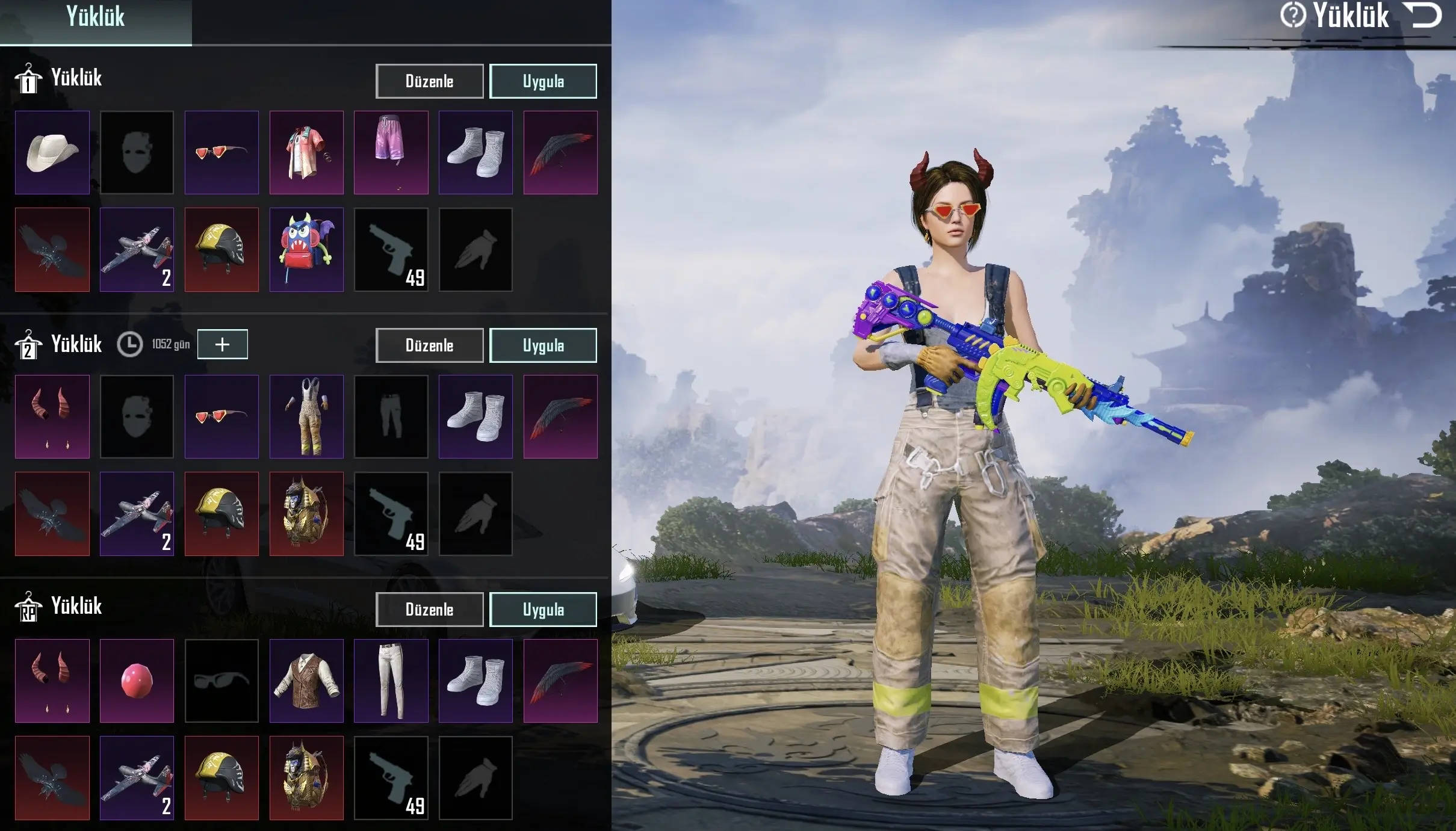
Task: Choose the pink ball mask slot
Action: (x=137, y=681)
